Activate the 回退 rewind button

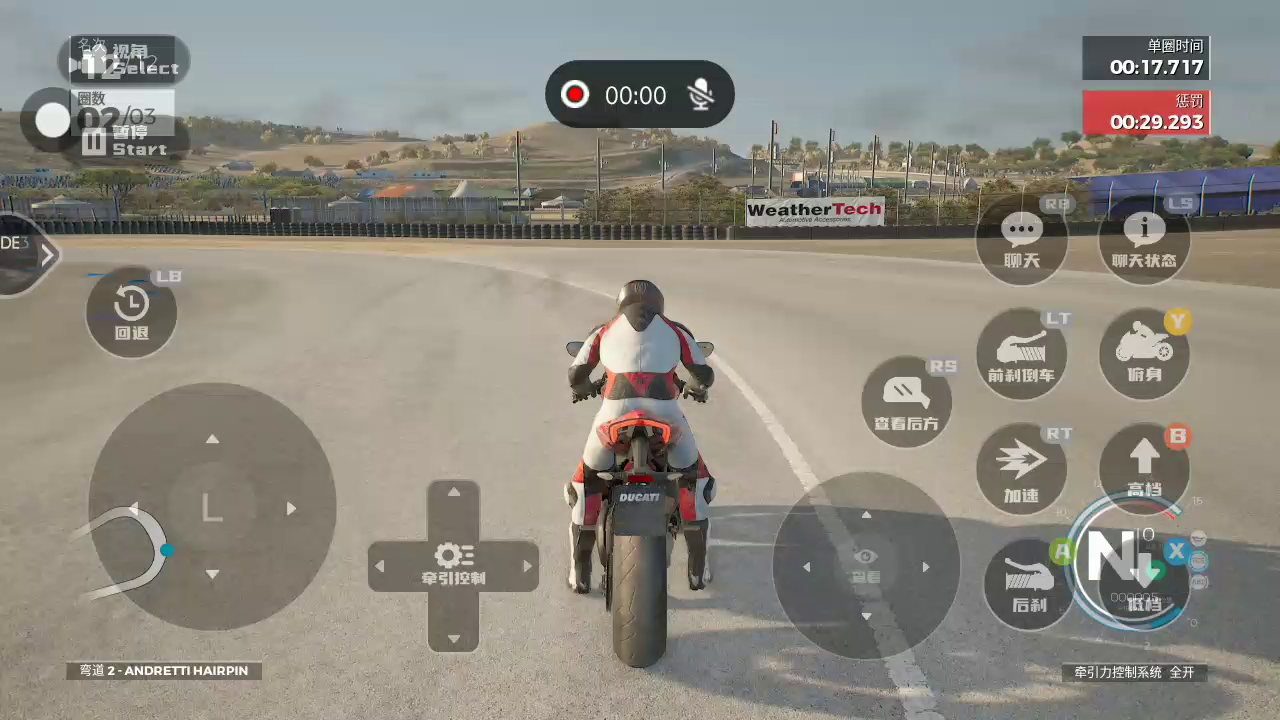[131, 312]
